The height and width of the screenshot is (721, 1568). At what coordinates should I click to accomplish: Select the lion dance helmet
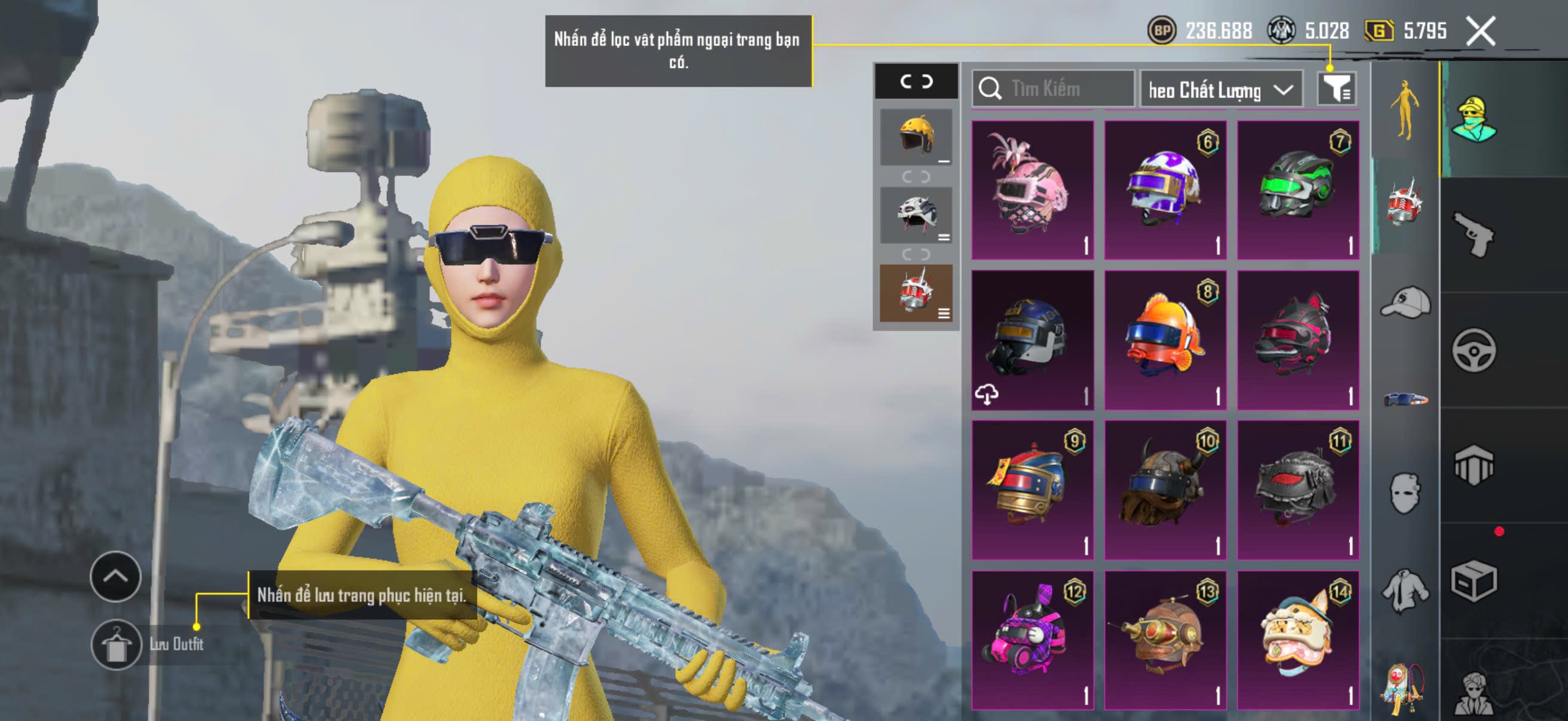tap(1298, 639)
